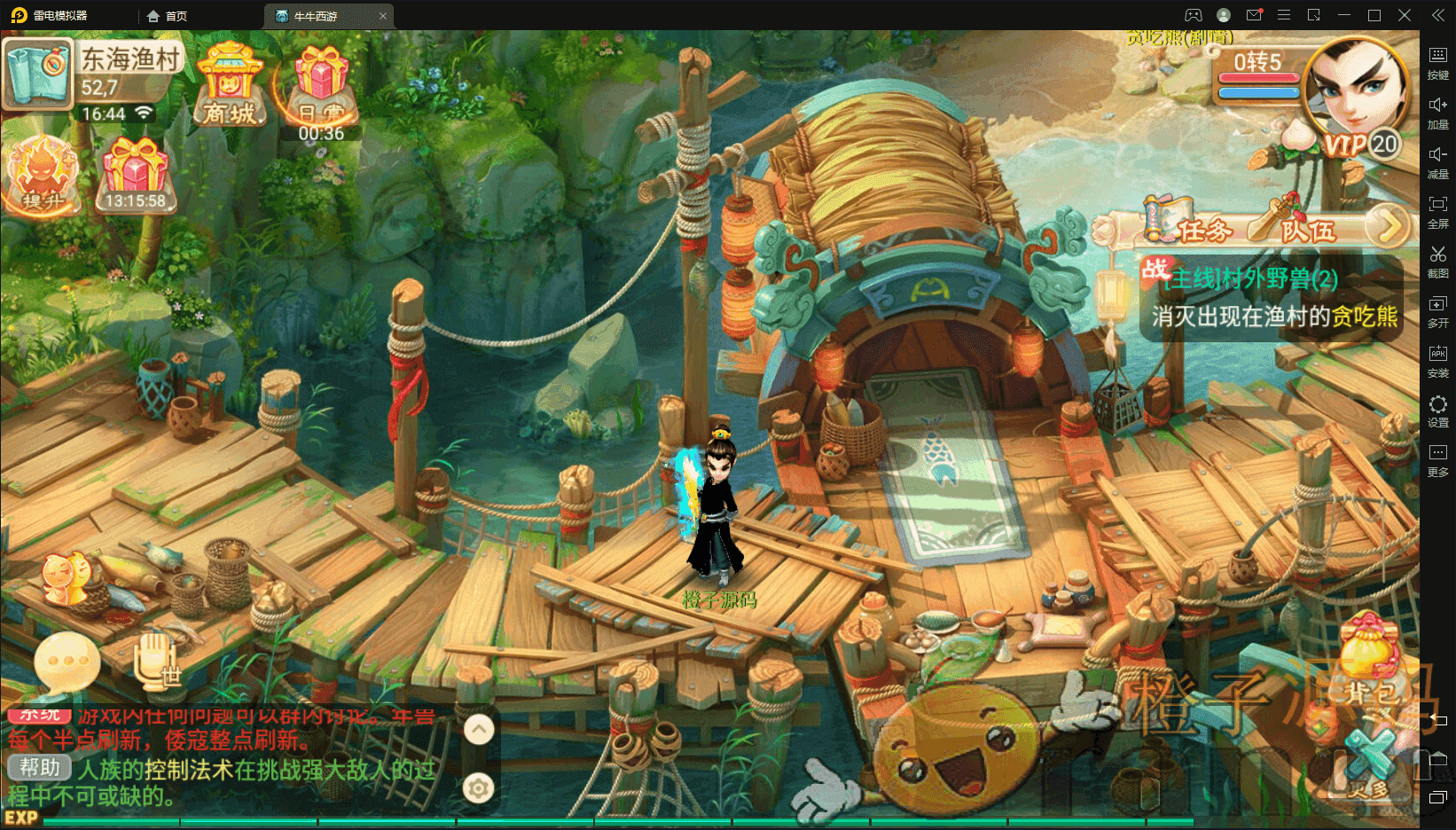Screen dimensions: 1456x830
Task: Track the 村外野兽 main quest entry
Action: [1272, 298]
